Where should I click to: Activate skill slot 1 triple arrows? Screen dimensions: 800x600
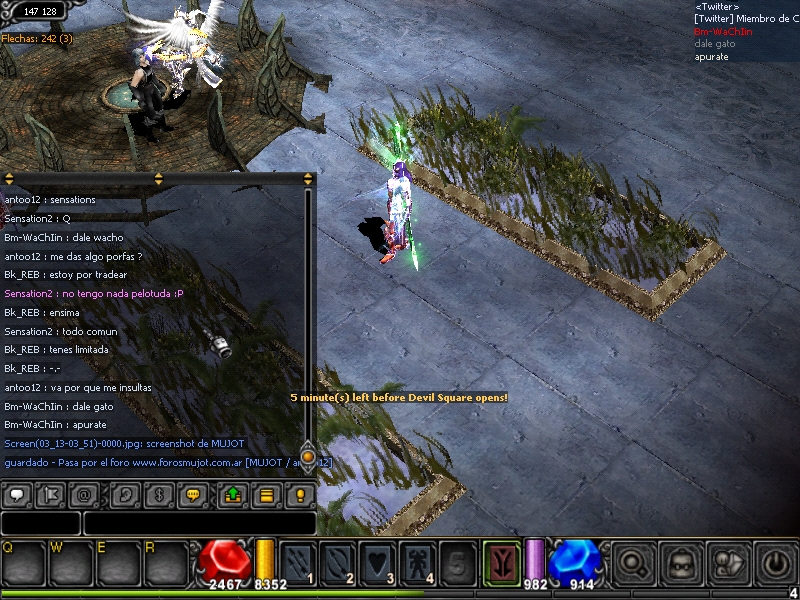[299, 561]
